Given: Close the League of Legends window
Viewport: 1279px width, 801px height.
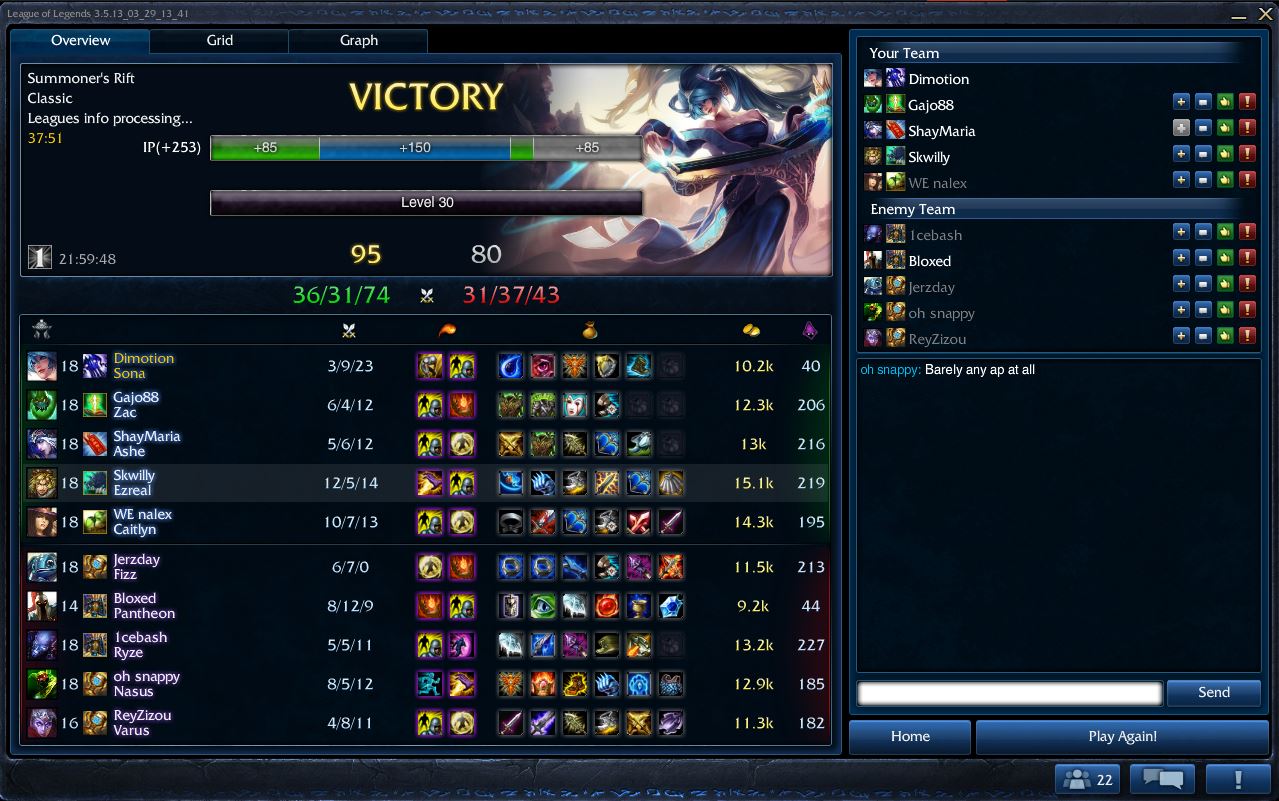Looking at the screenshot, I should (1264, 15).
